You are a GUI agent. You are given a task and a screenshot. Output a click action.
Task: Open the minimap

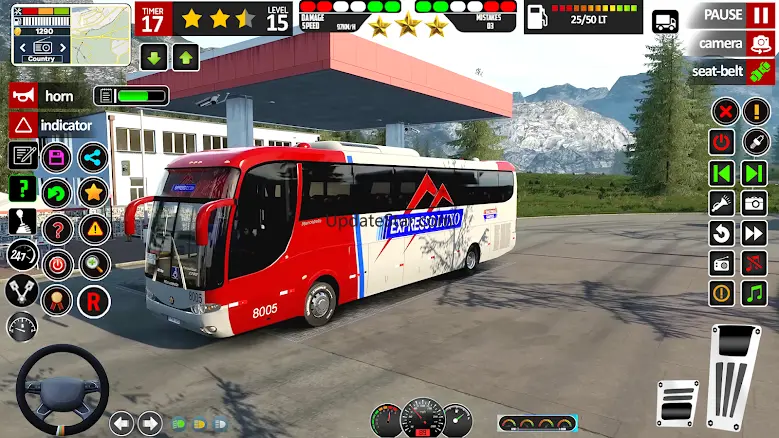click(71, 34)
